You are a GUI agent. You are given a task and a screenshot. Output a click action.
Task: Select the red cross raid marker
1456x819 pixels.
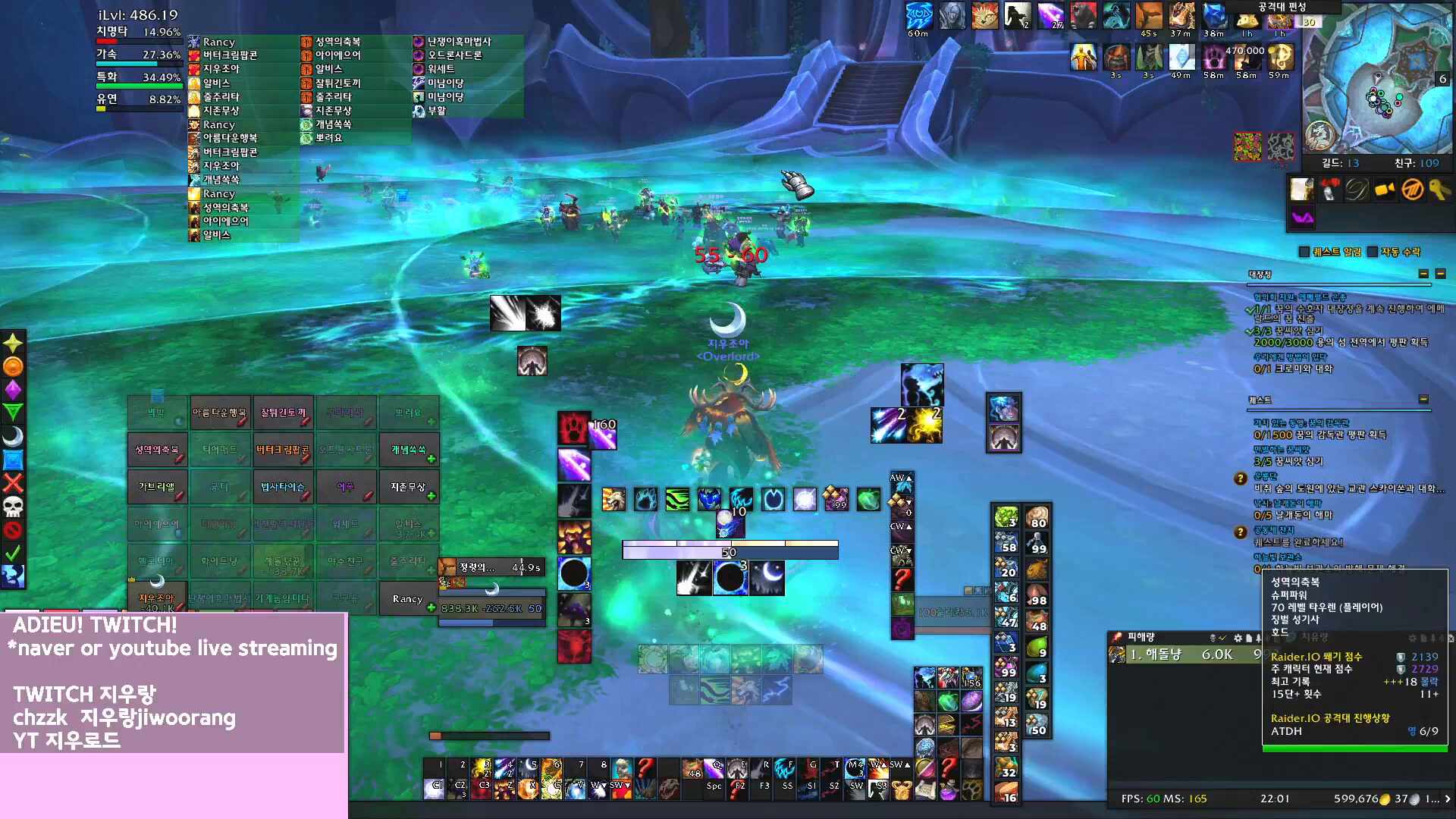tap(13, 482)
